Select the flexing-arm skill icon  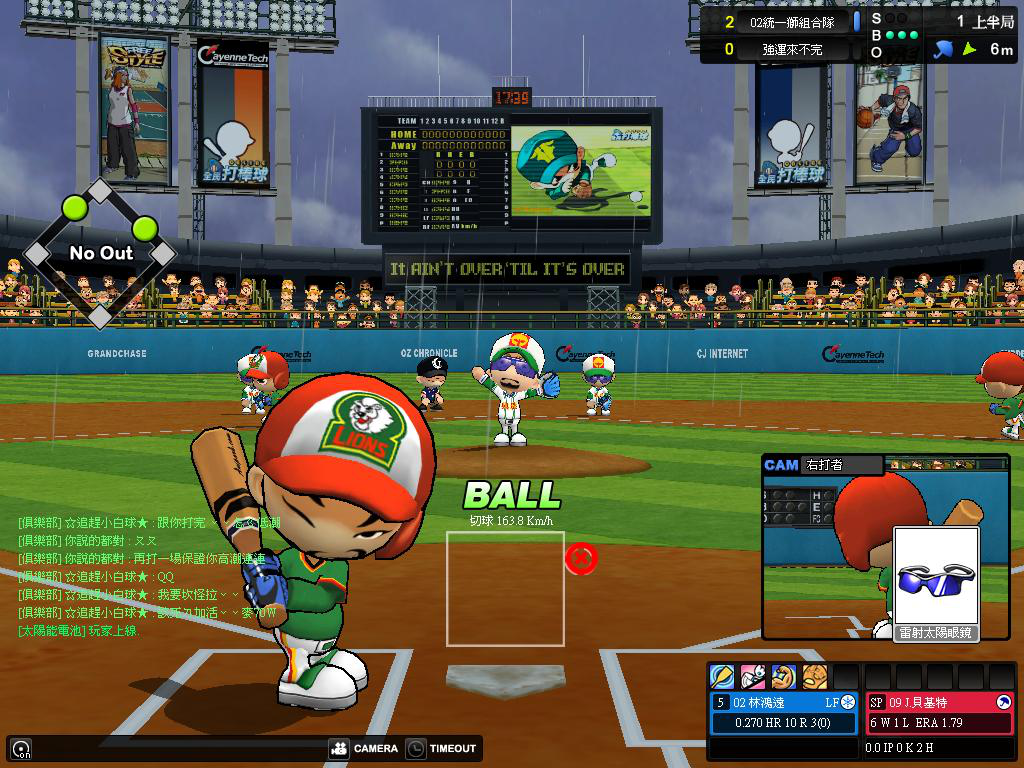coord(784,677)
